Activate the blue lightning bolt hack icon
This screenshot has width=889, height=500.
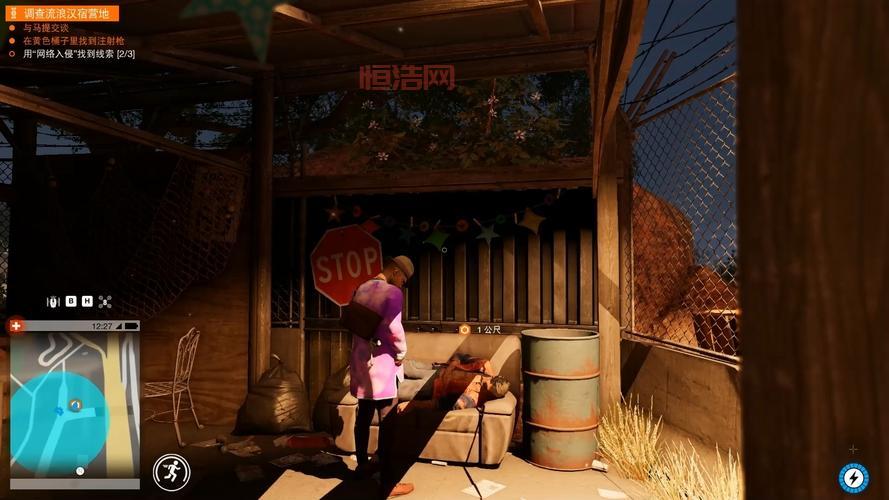coord(853,478)
